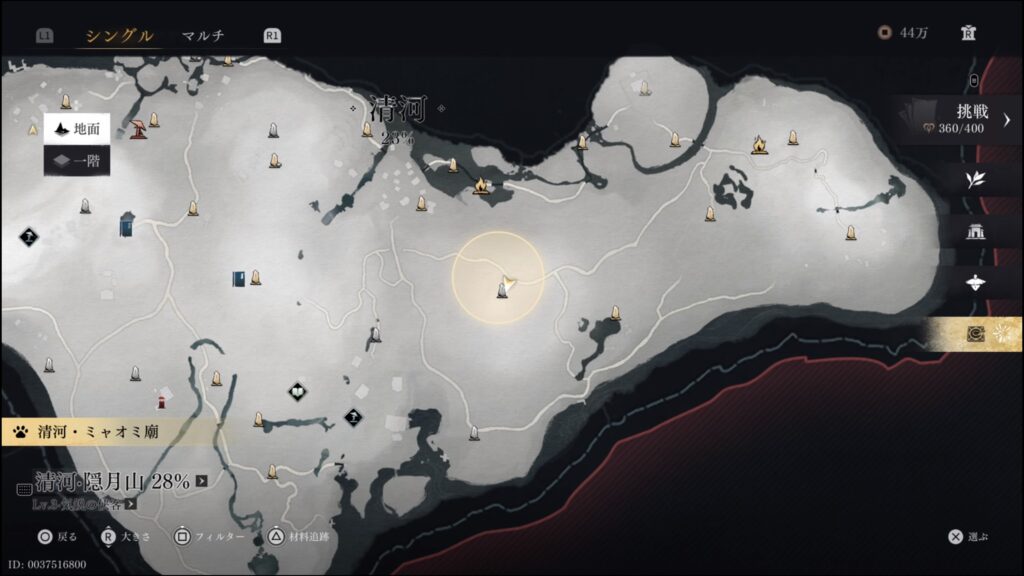1024x576 pixels.
Task: Click the 選ぶ select option
Action: click(968, 537)
